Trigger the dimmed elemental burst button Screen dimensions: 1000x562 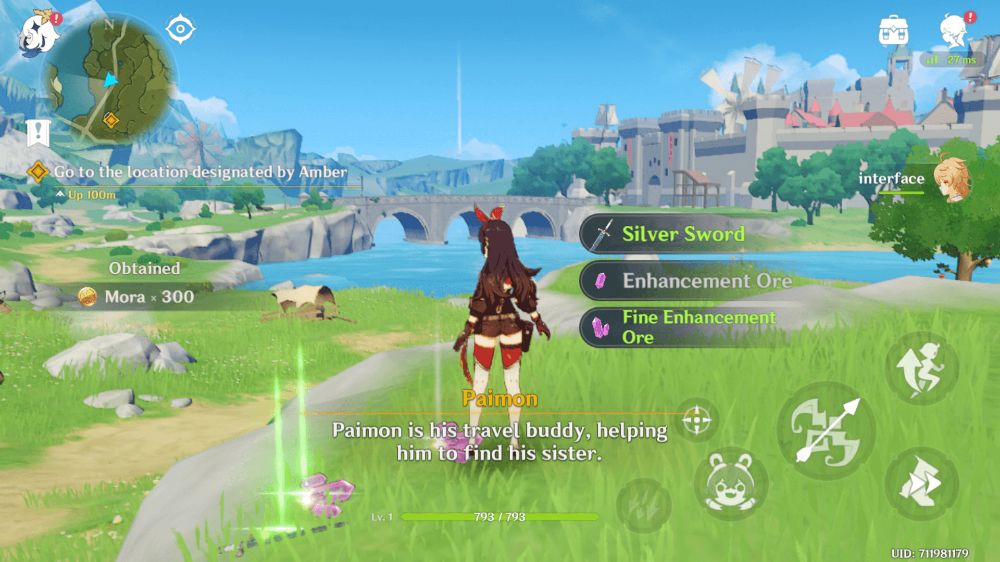[x=643, y=505]
